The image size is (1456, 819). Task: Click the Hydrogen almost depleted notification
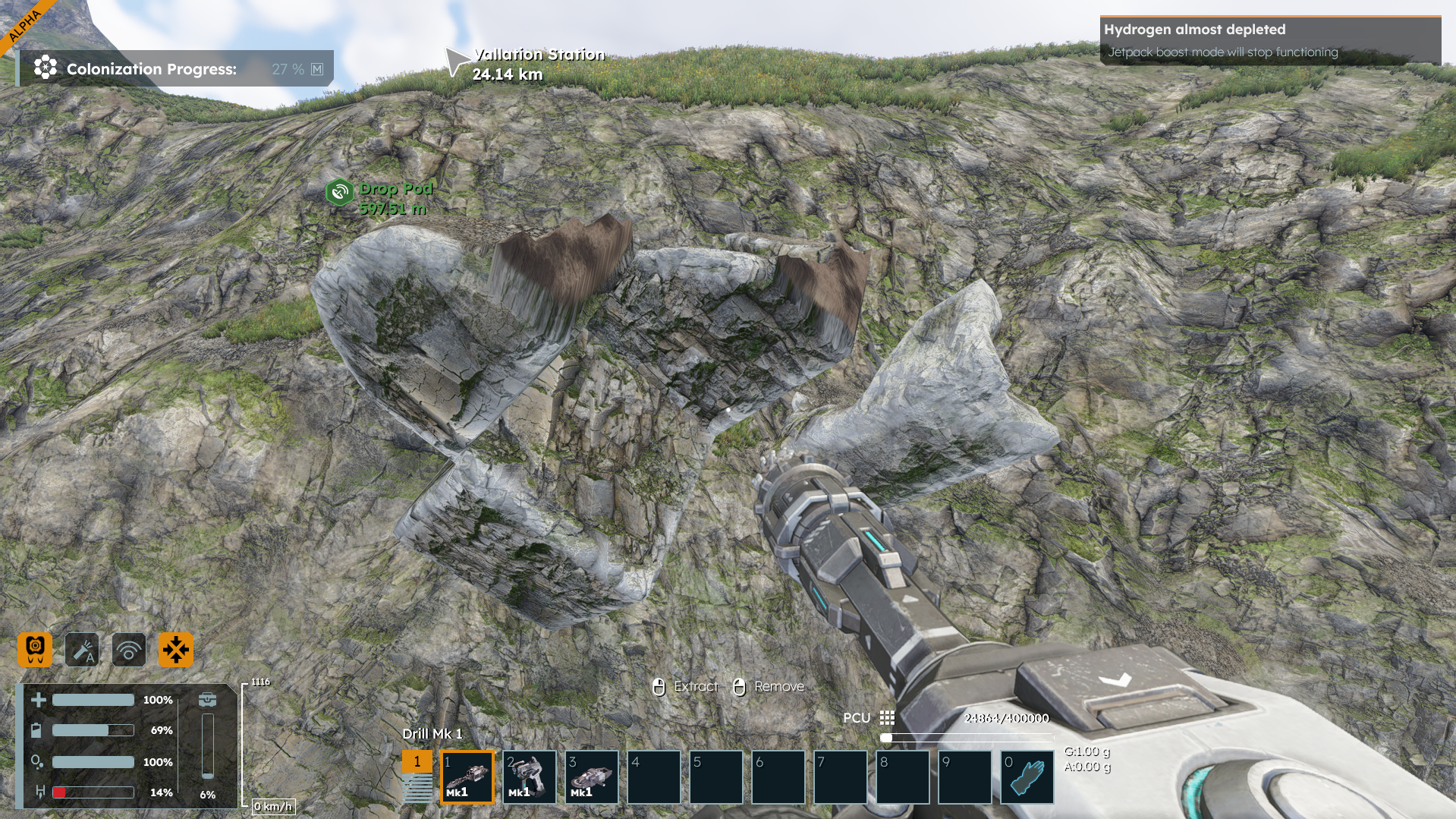tap(1269, 40)
